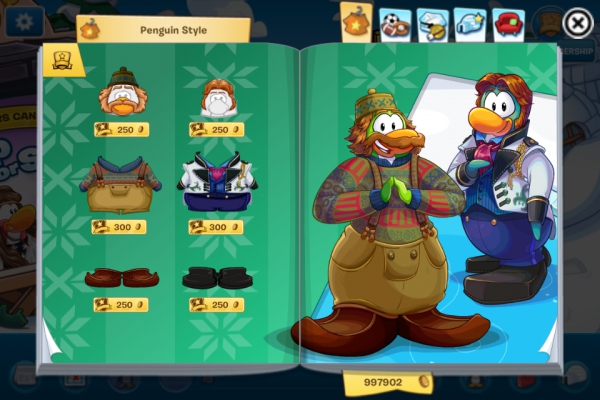
Task: Buy the orange wig for 250 coins
Action: point(216,129)
